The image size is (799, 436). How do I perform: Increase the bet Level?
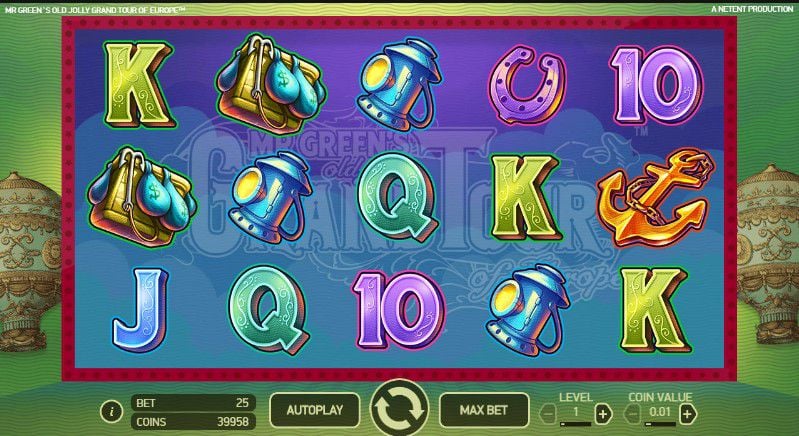click(x=602, y=413)
